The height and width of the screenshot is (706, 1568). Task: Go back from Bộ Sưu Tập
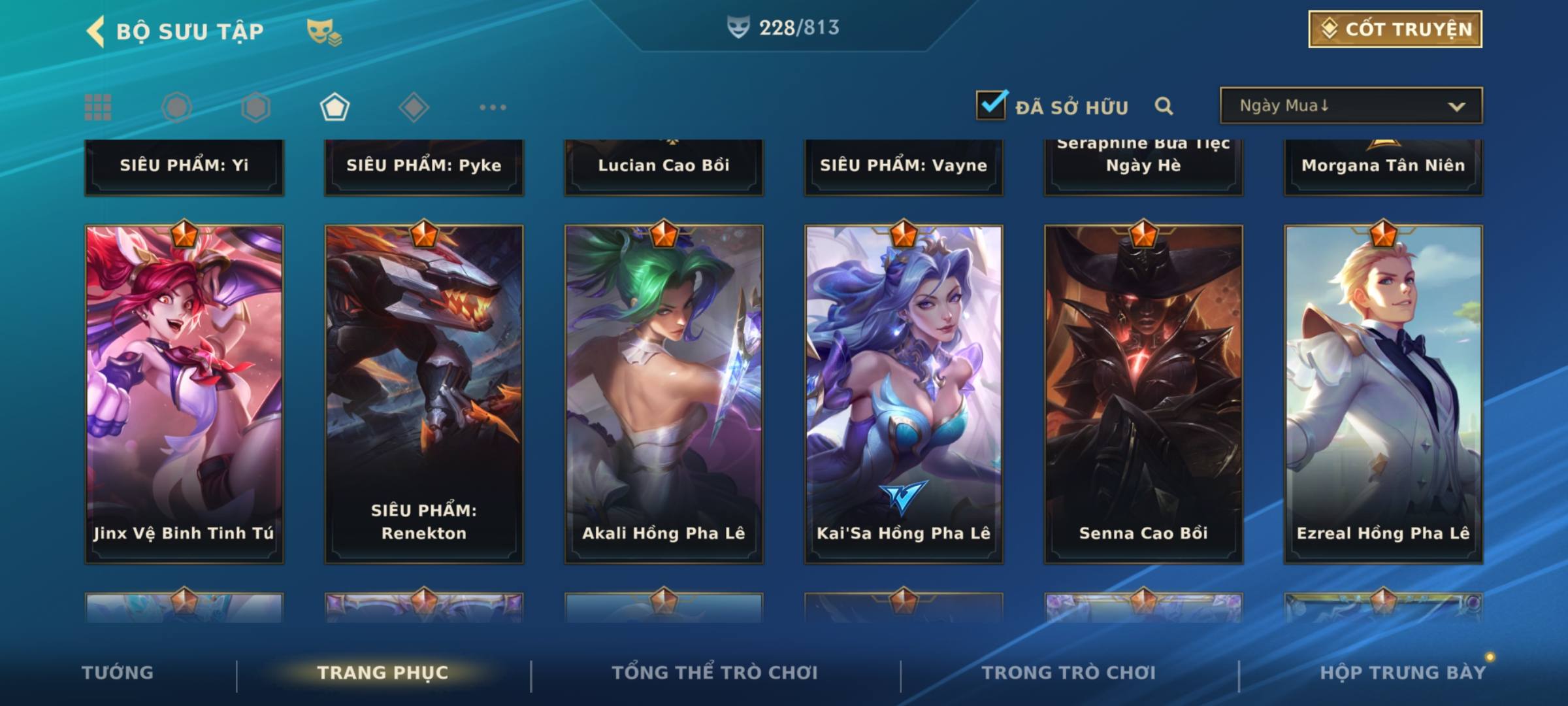96,31
